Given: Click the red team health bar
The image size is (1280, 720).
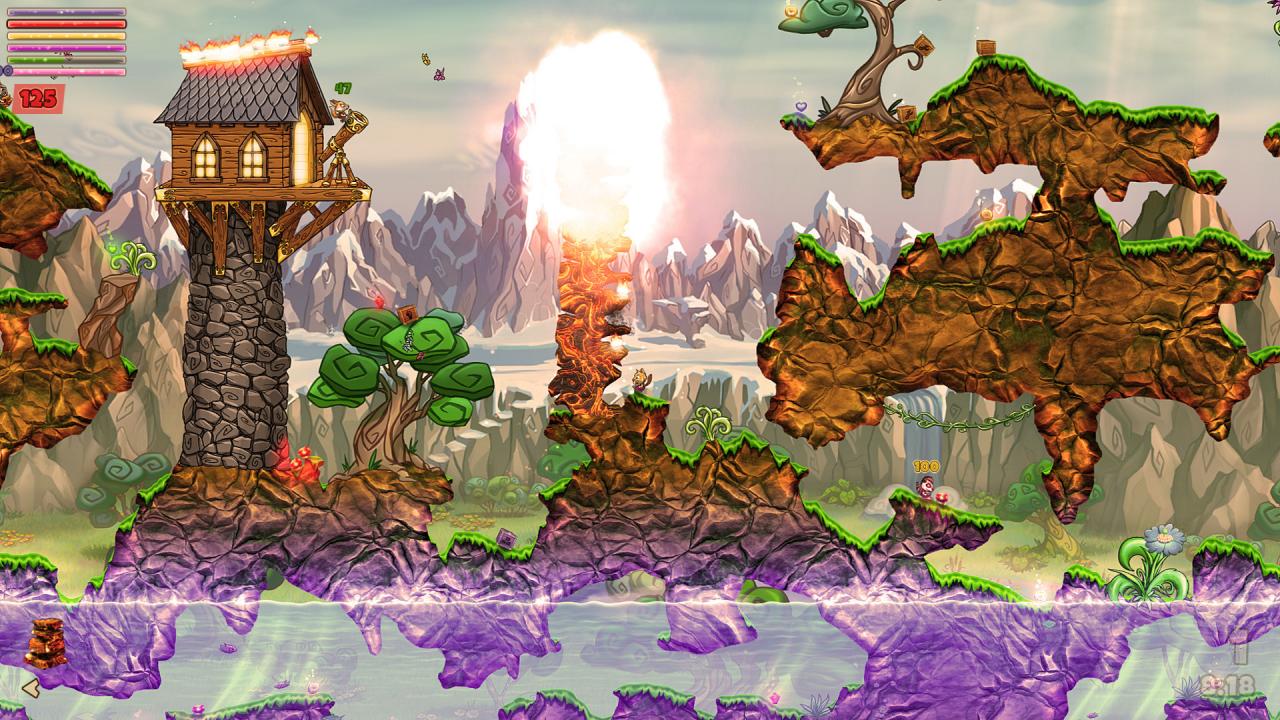Looking at the screenshot, I should (x=66, y=23).
